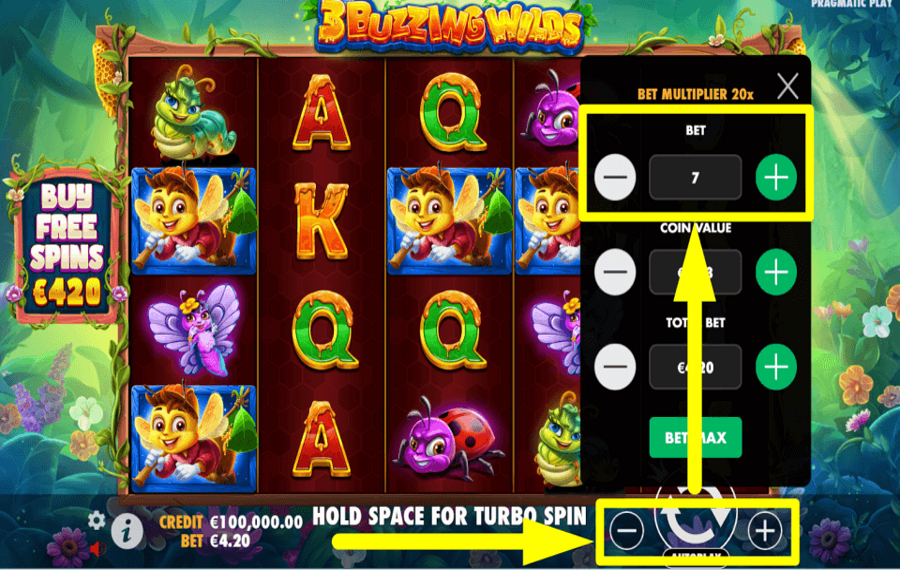Click the plus button beside the spin button

pos(765,531)
